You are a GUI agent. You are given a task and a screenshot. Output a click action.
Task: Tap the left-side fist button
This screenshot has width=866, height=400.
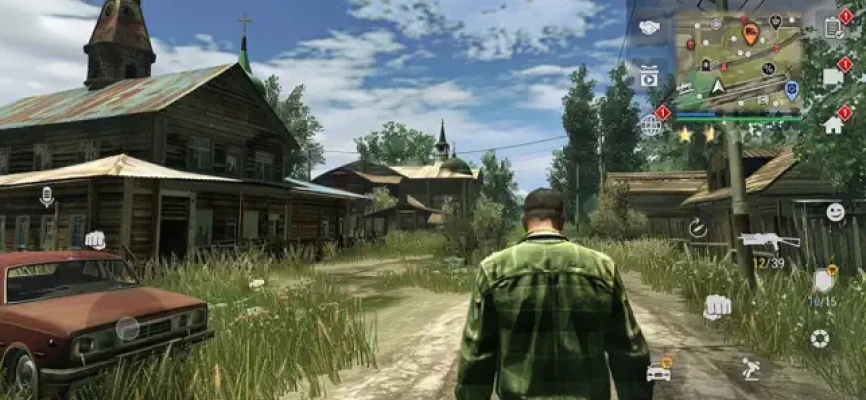[x=95, y=239]
